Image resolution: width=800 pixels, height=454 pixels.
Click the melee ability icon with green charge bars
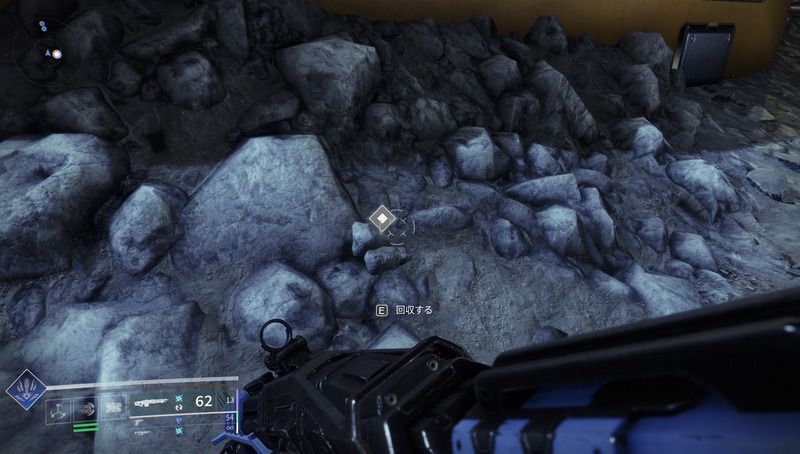pyautogui.click(x=84, y=406)
